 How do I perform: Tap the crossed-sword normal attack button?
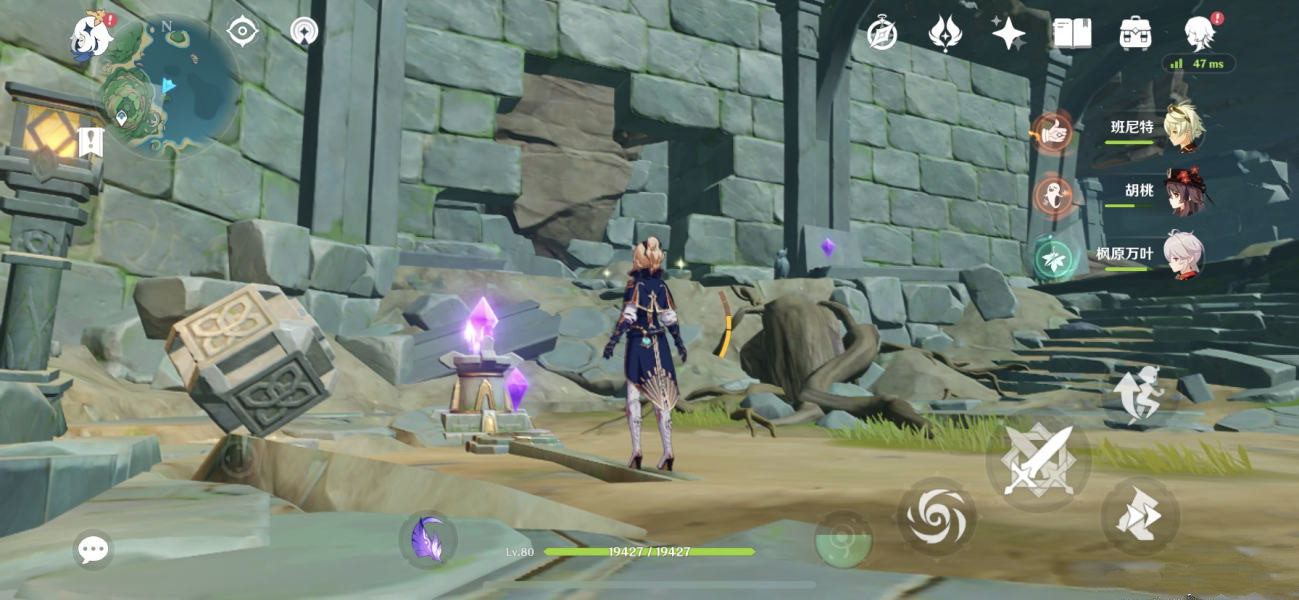click(1038, 461)
